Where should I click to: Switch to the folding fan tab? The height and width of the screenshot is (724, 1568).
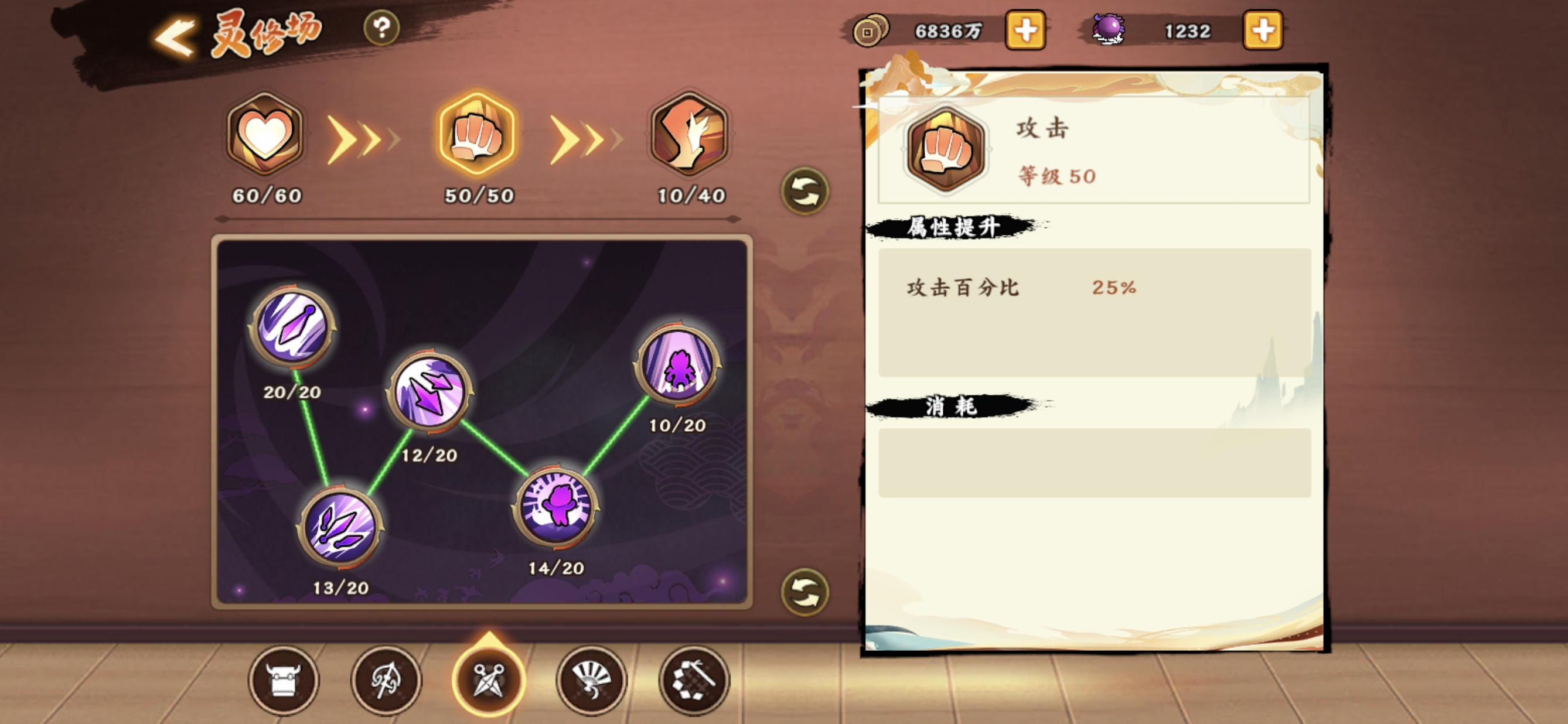click(591, 680)
